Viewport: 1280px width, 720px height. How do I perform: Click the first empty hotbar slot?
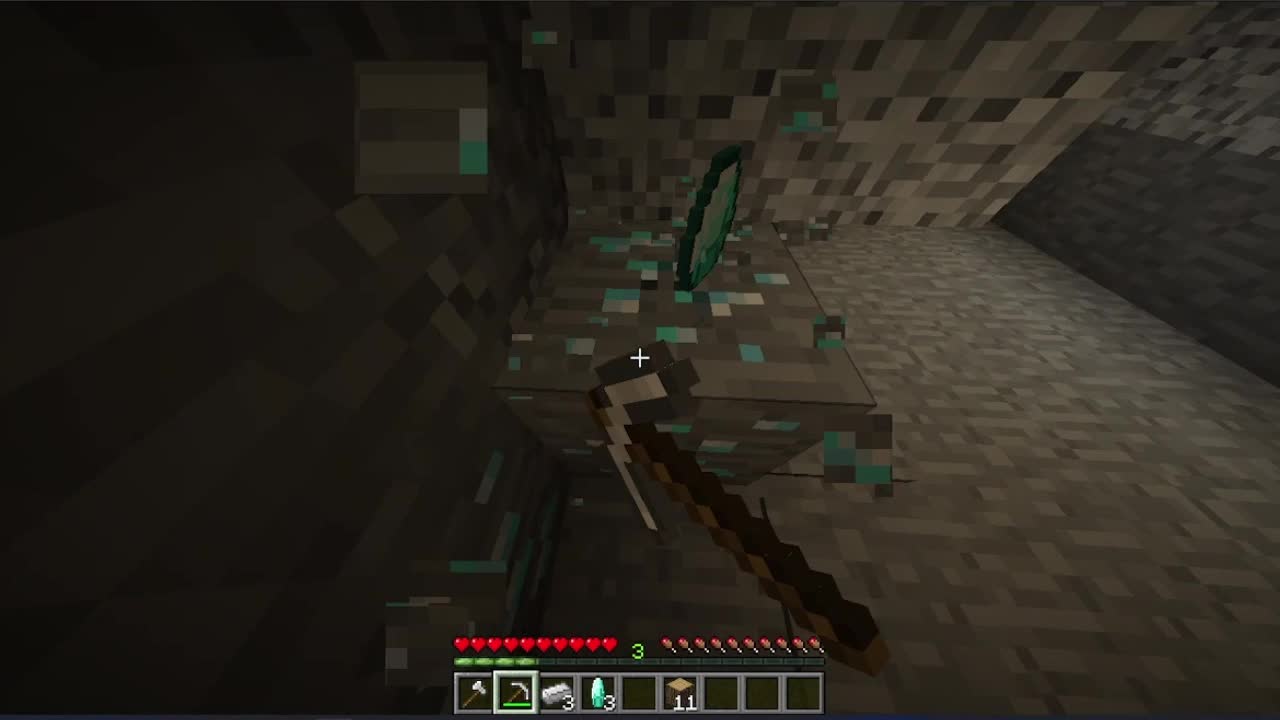click(640, 692)
